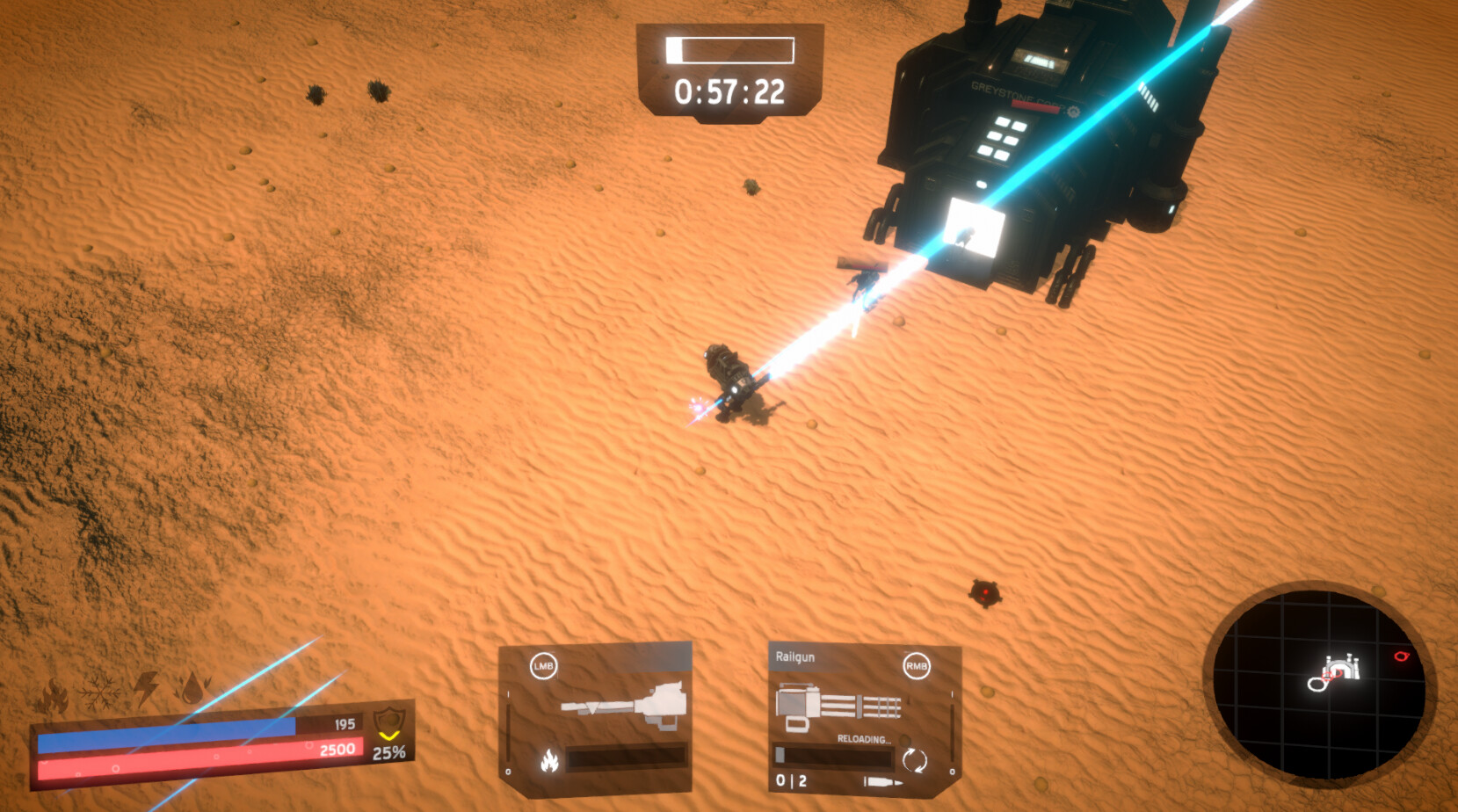Viewport: 1458px width, 812px height.
Task: Toggle the LMB fire mode indicator
Action: (543, 666)
